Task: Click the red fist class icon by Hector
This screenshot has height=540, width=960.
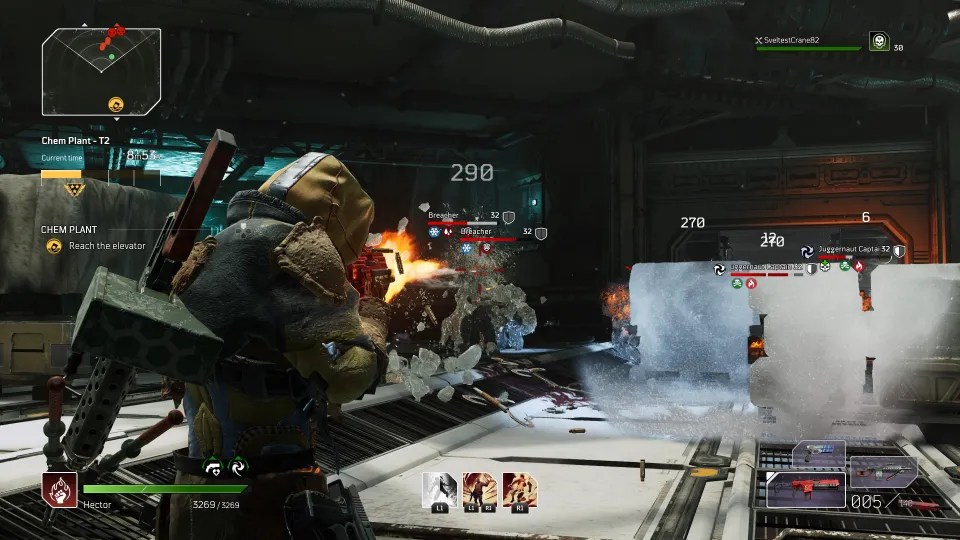Action: click(58, 489)
